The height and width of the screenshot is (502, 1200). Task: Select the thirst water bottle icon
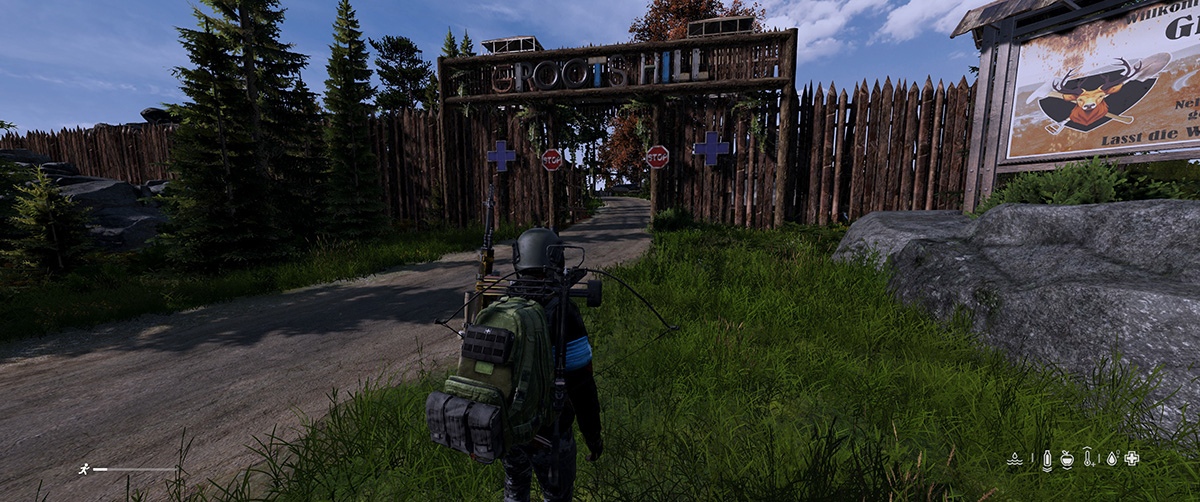tap(1046, 459)
